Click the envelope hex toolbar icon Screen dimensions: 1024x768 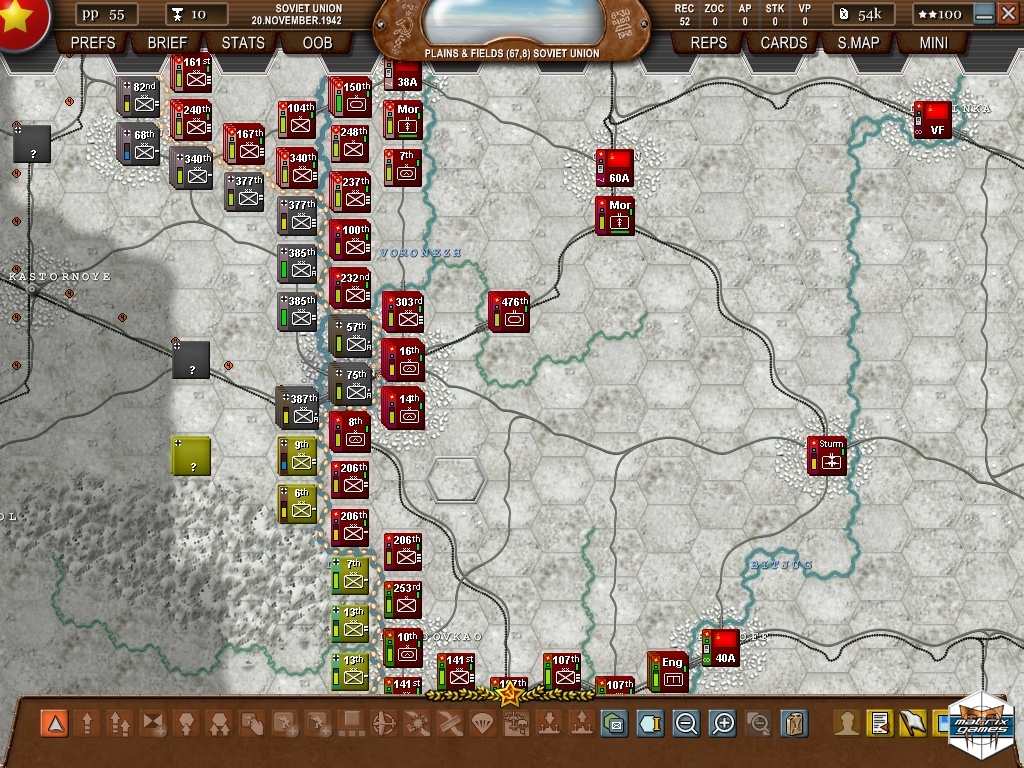[x=614, y=723]
